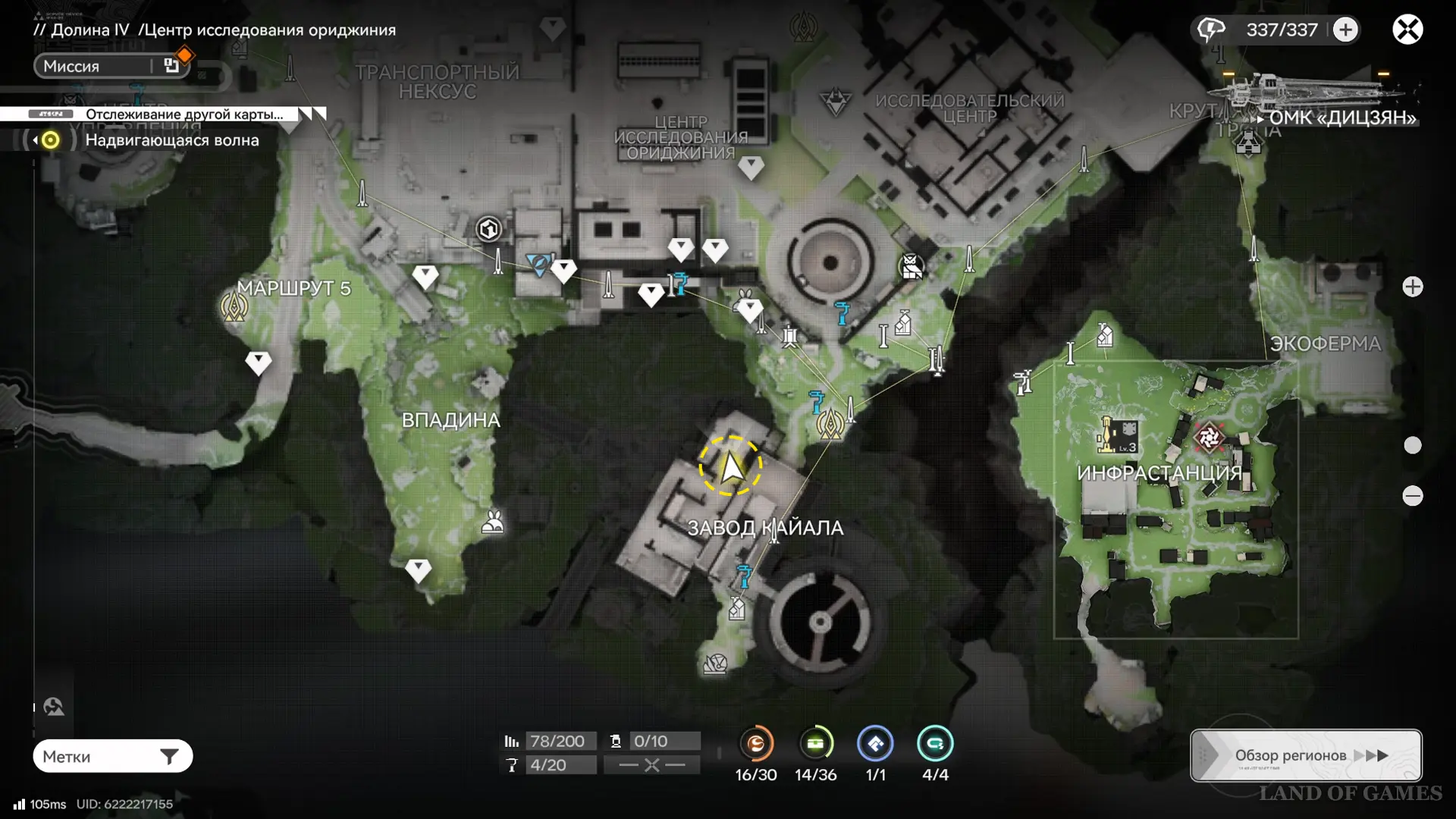
Task: Click the Инфрастанция red base marker
Action: pos(1209,437)
